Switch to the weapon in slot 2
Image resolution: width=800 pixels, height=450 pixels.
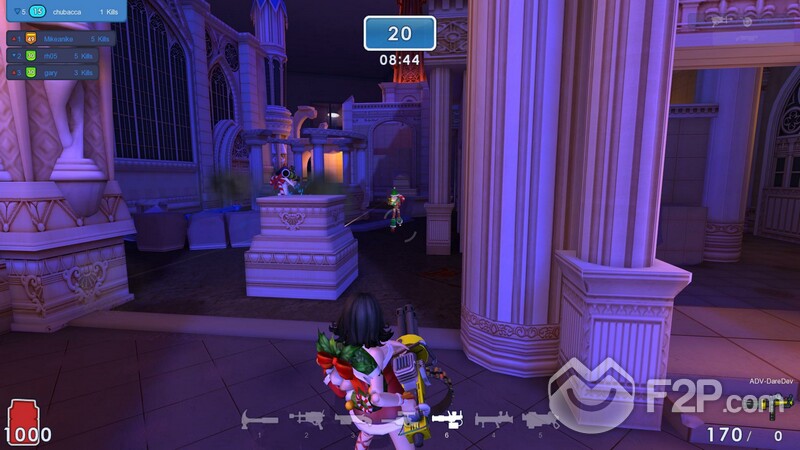[x=306, y=420]
